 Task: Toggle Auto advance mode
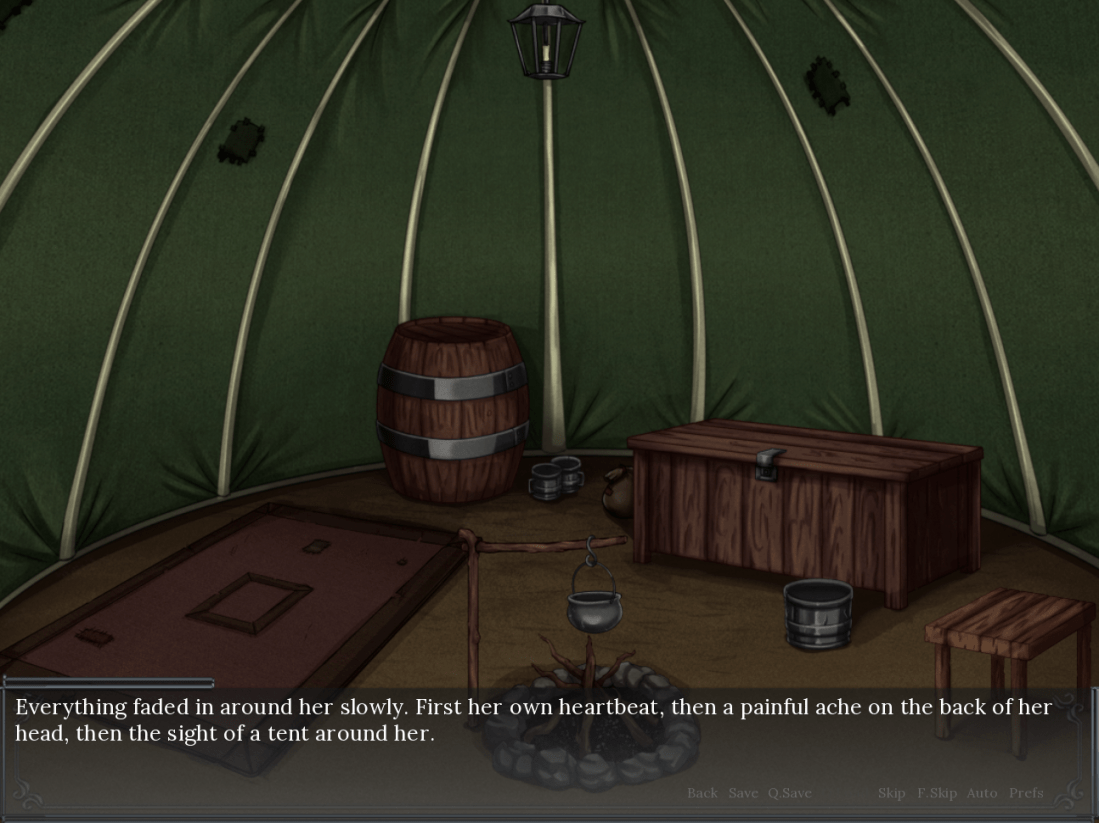(x=982, y=793)
